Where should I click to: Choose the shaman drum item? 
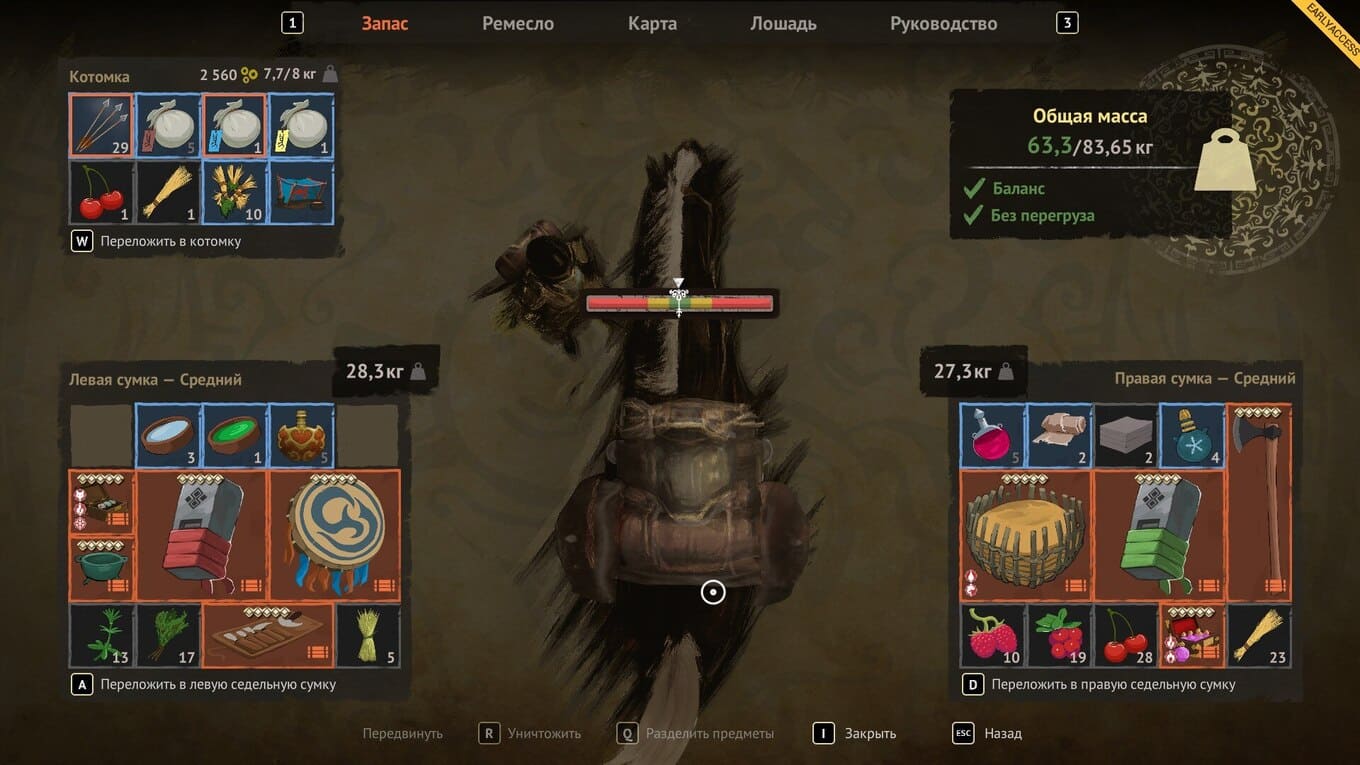334,535
